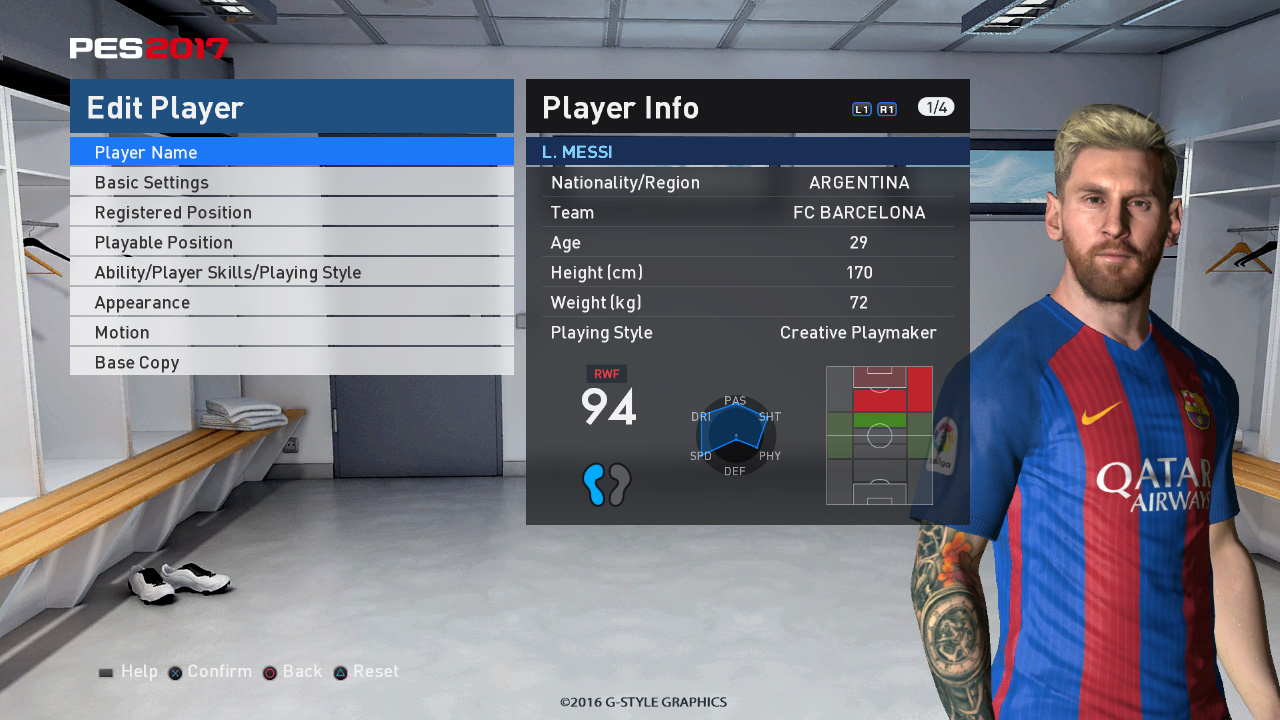
Task: Select the blue left-foot preference icon
Action: click(595, 484)
